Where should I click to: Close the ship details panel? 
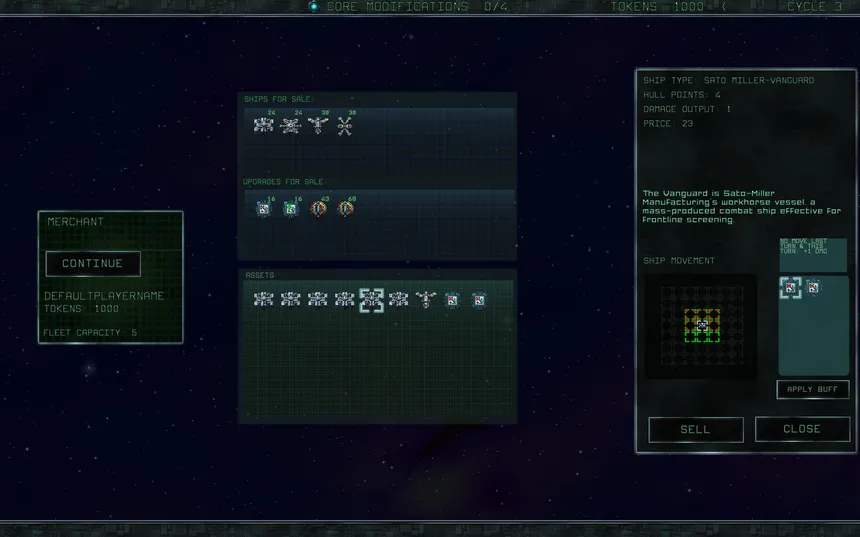pyautogui.click(x=802, y=429)
